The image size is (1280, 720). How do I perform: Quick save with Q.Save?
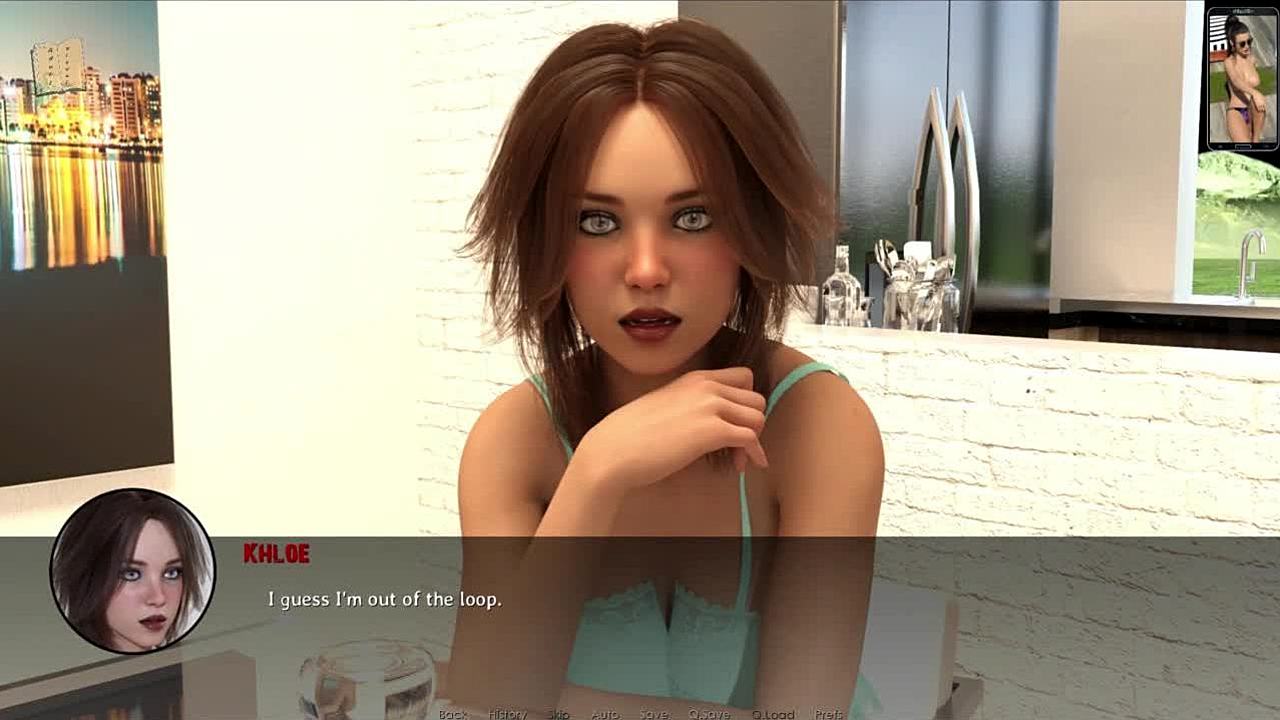coord(709,714)
